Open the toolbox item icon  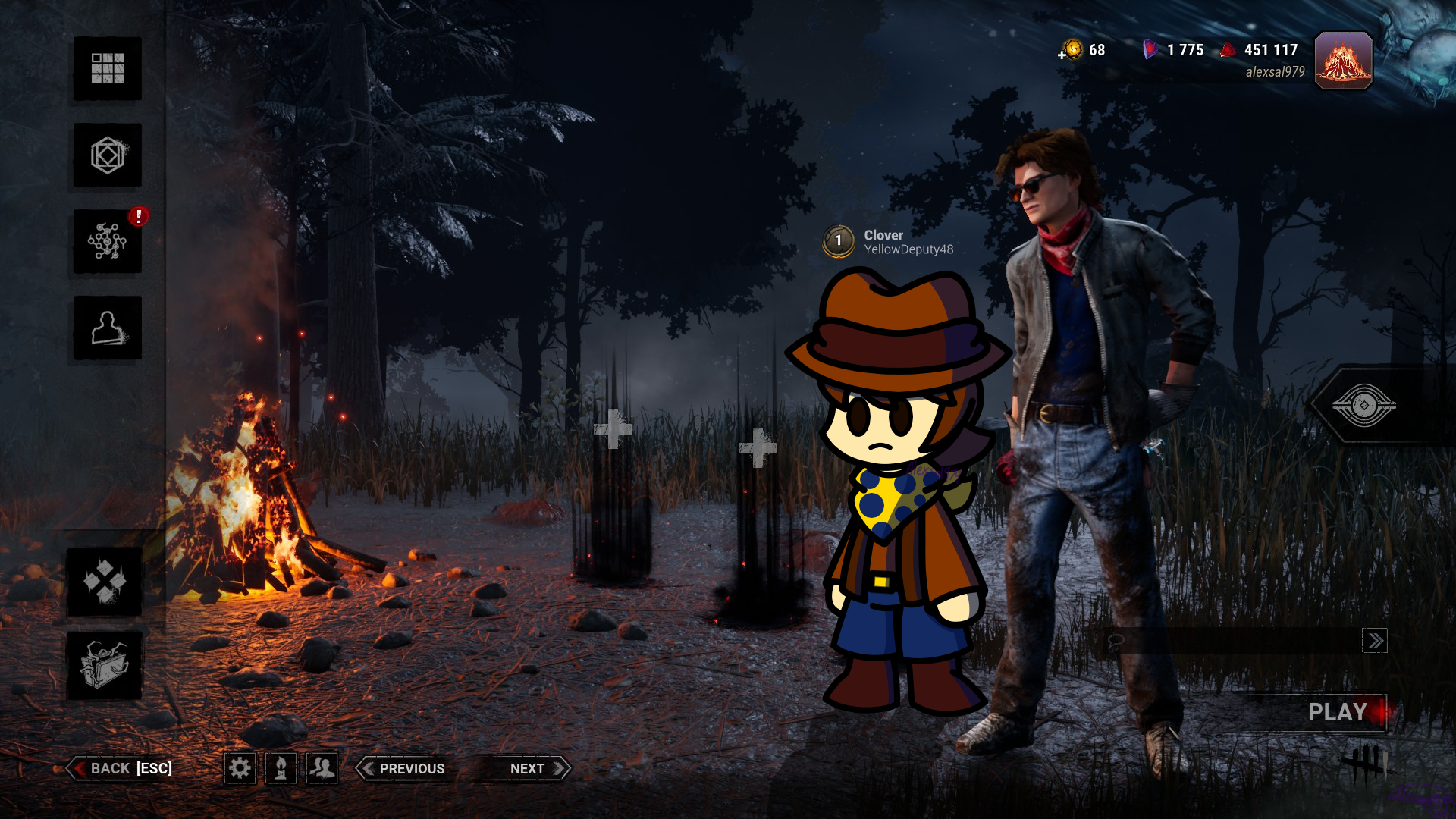pyautogui.click(x=105, y=665)
